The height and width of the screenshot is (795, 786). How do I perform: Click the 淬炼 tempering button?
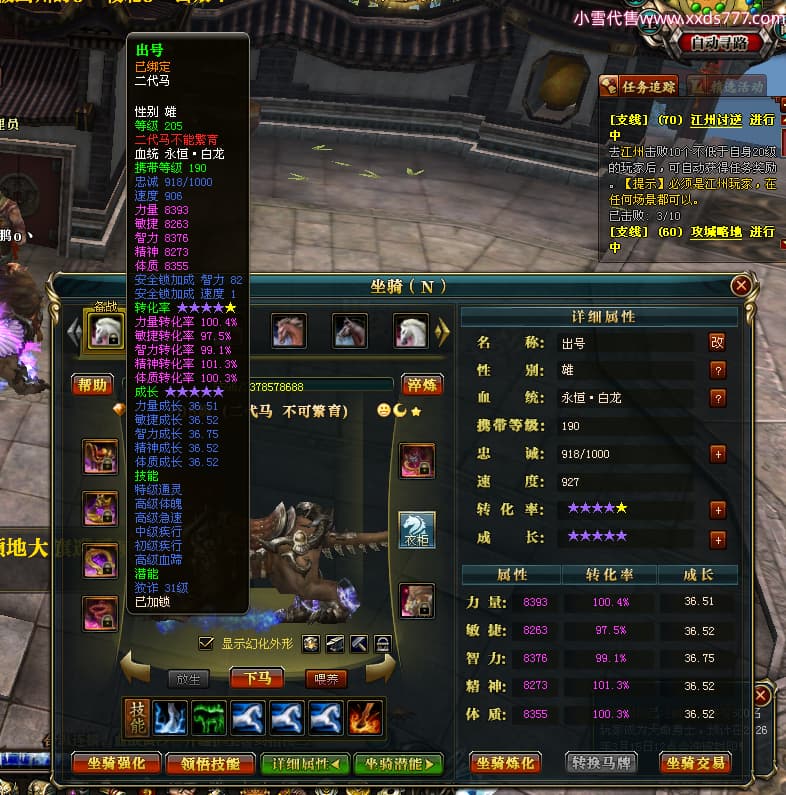[422, 385]
